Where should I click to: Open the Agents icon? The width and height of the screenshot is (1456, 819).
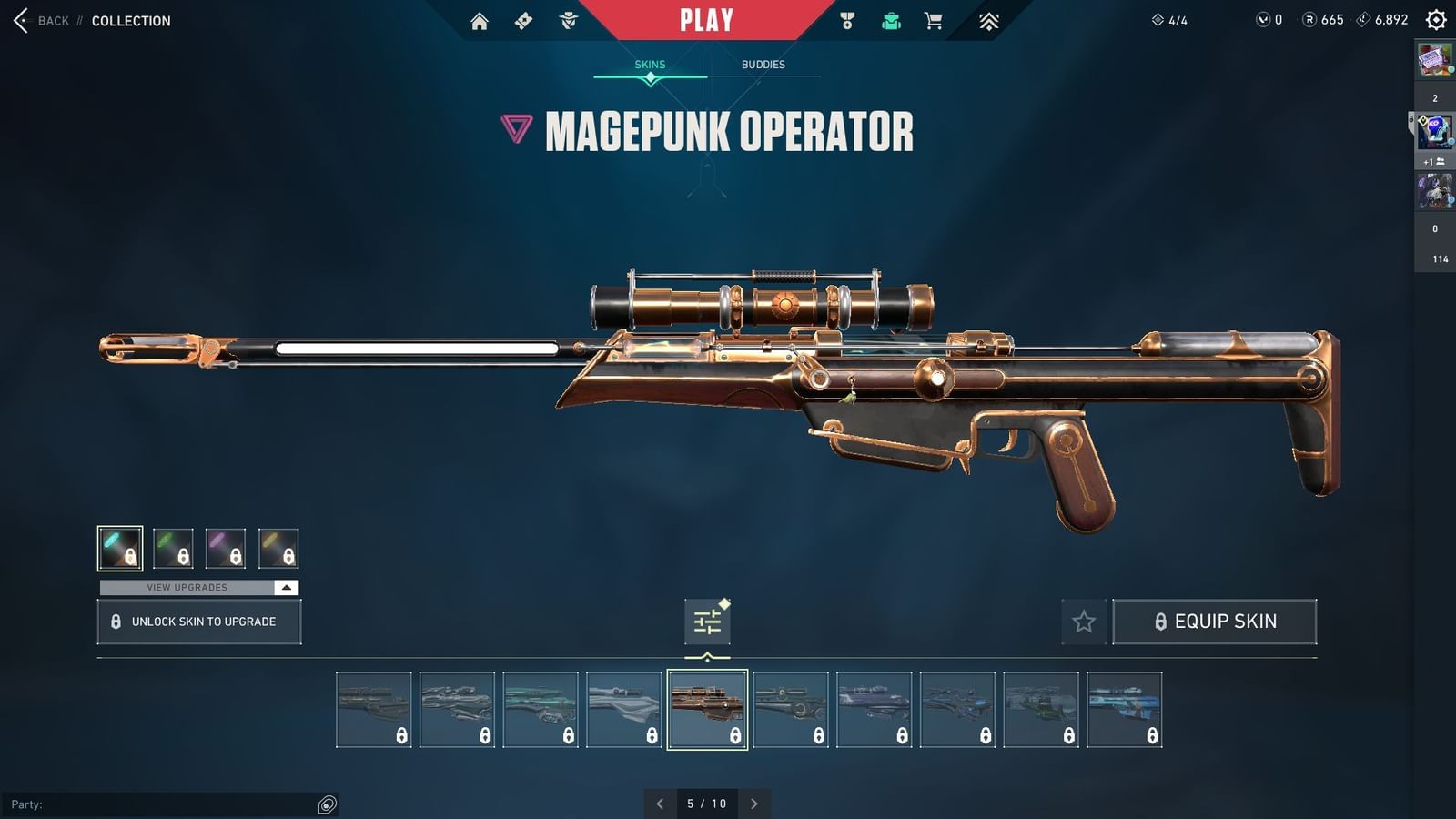pyautogui.click(x=570, y=19)
